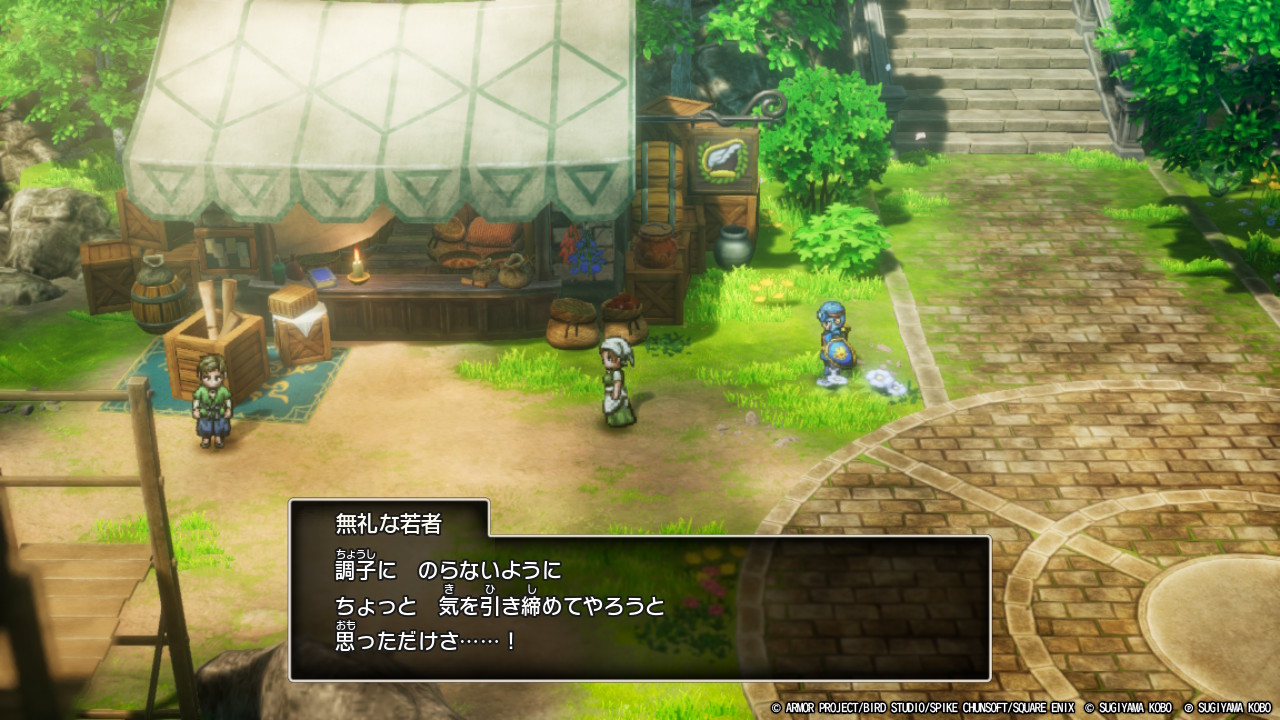Advance the 無礼な若者 dialogue box
This screenshot has width=1280, height=720.
pos(640,607)
